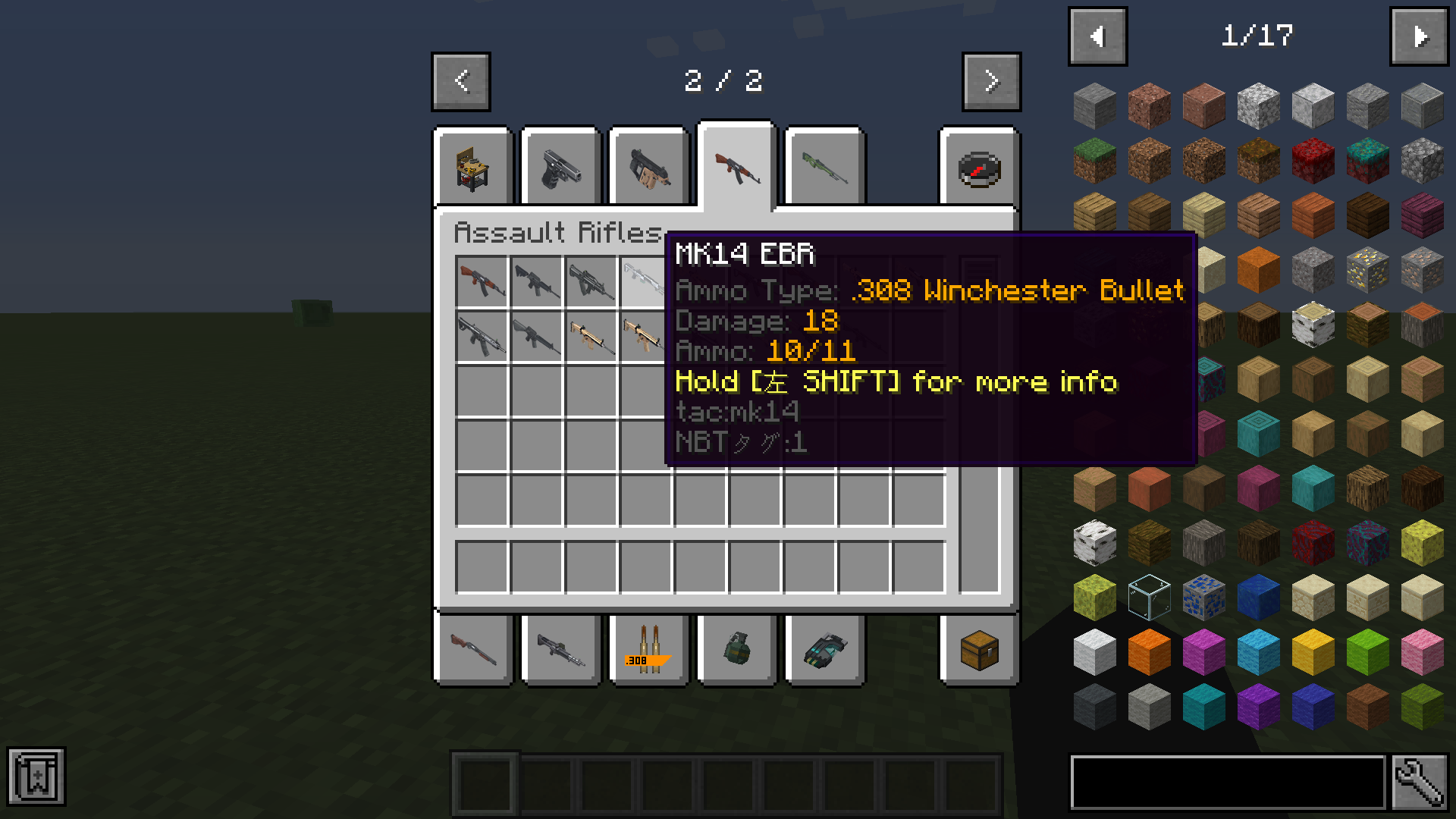Select the machine gun category icon
This screenshot has height=819, width=1456.
(560, 651)
